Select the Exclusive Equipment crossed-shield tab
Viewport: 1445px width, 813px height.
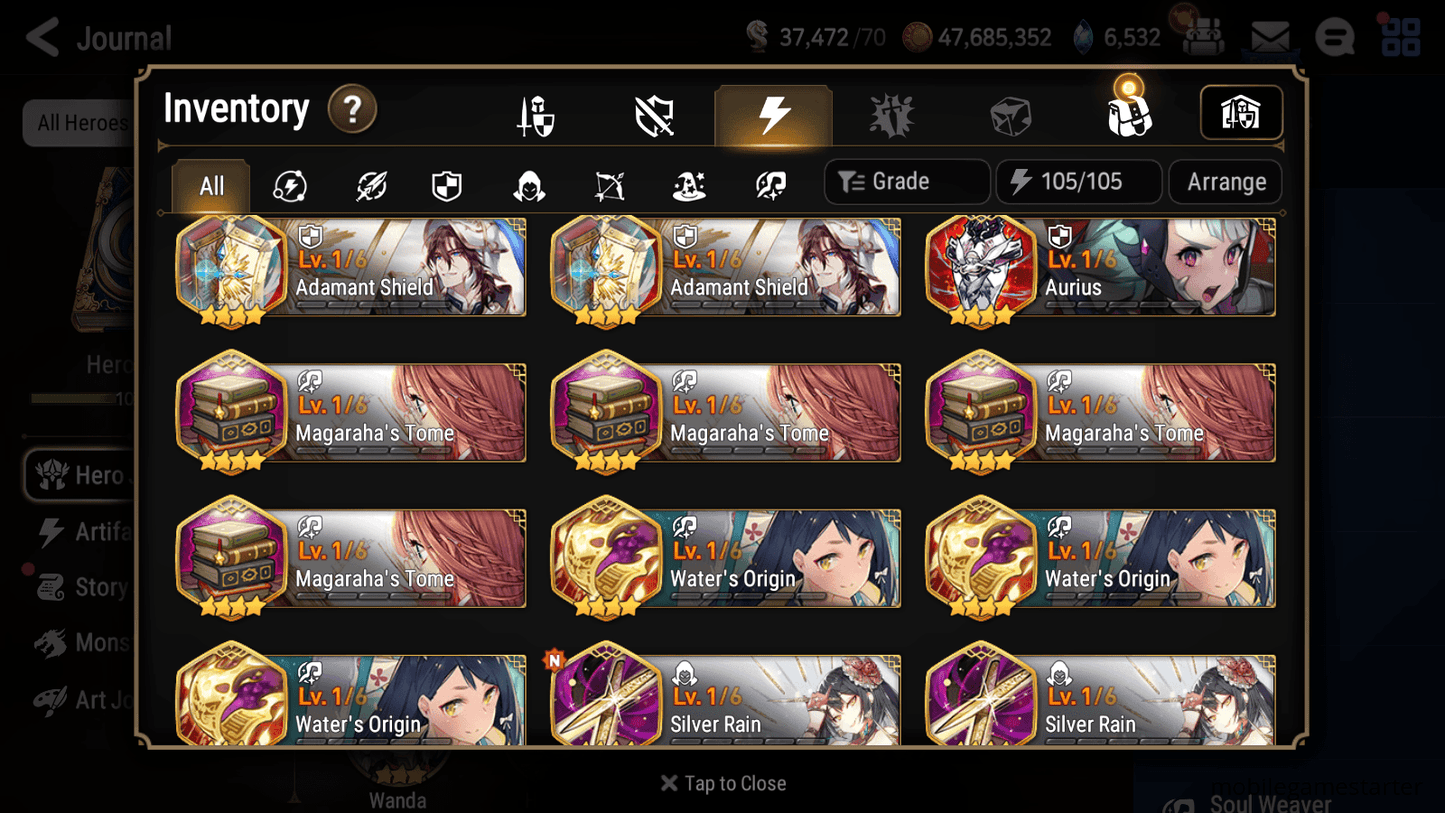[x=654, y=113]
